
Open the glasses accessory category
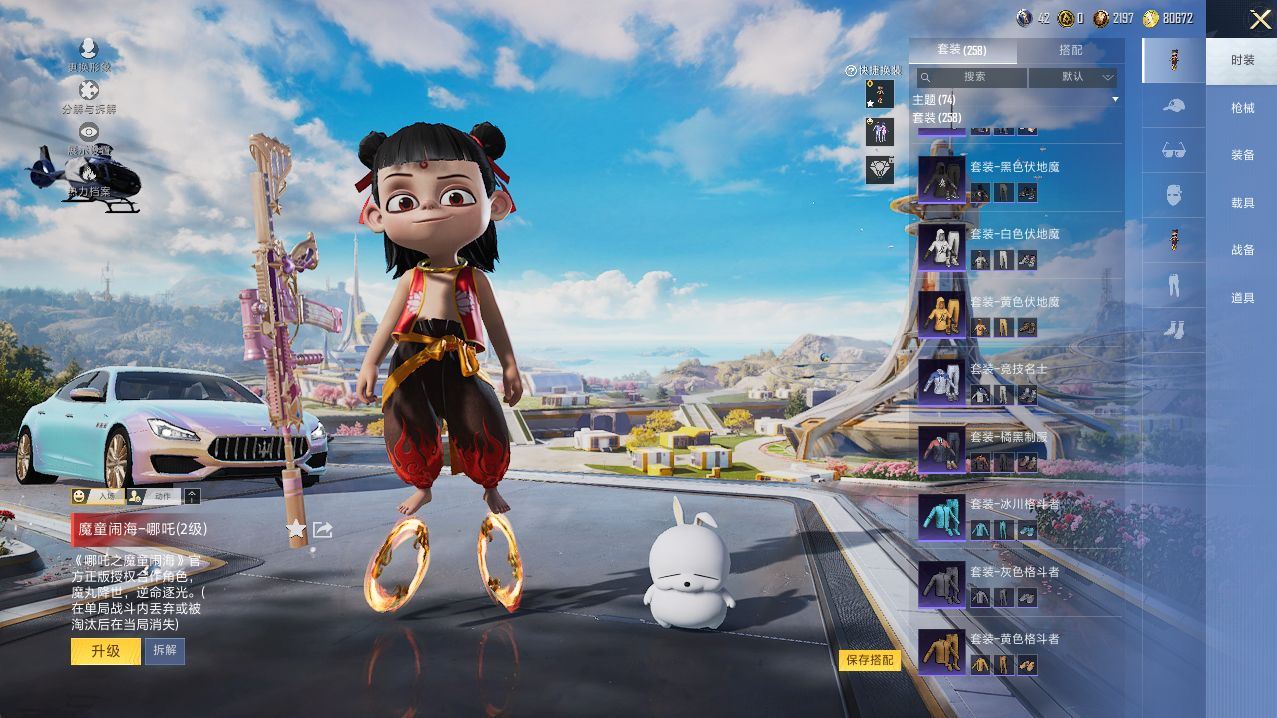pos(1174,150)
